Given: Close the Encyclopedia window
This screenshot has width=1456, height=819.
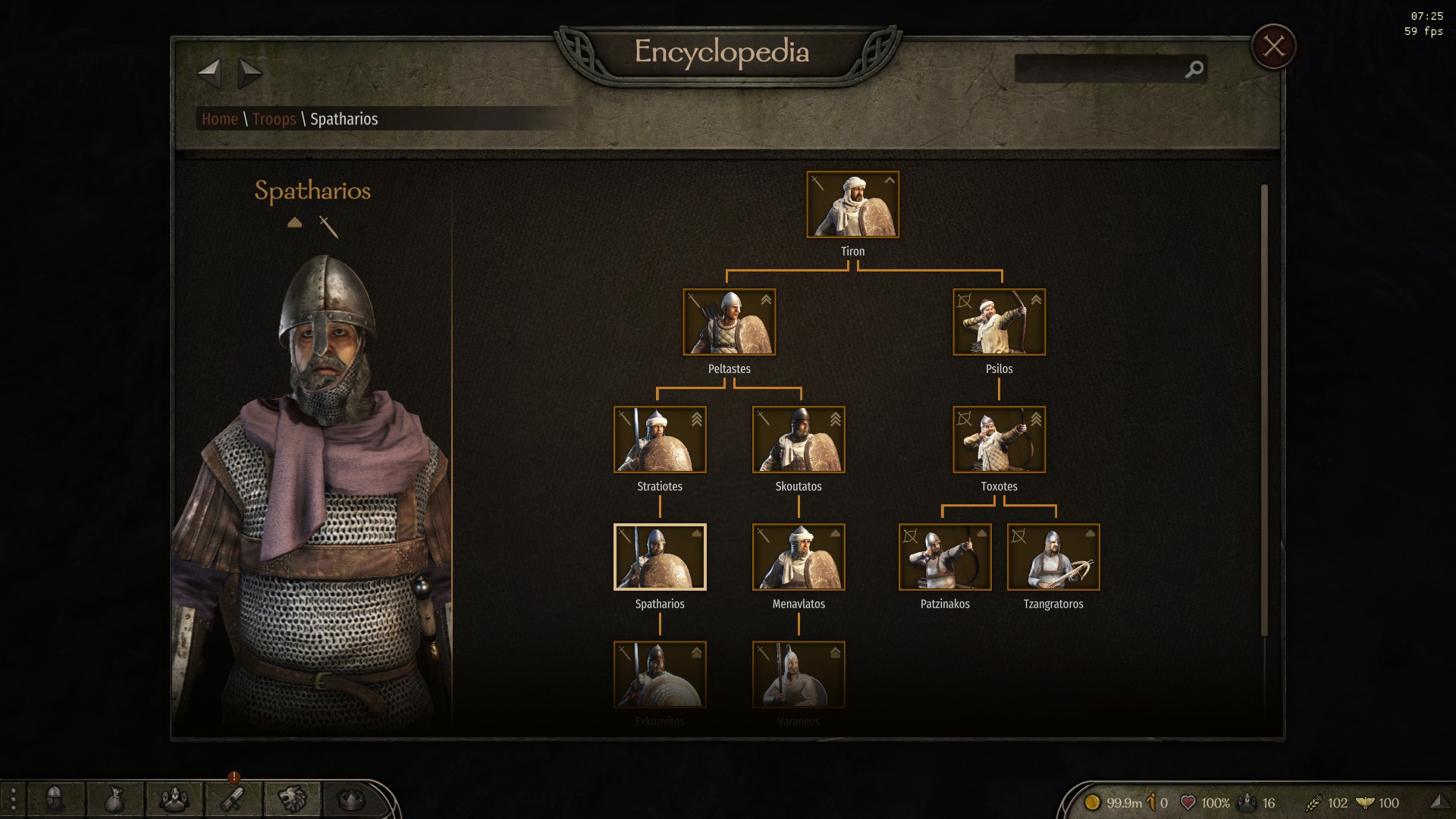Looking at the screenshot, I should point(1273,47).
